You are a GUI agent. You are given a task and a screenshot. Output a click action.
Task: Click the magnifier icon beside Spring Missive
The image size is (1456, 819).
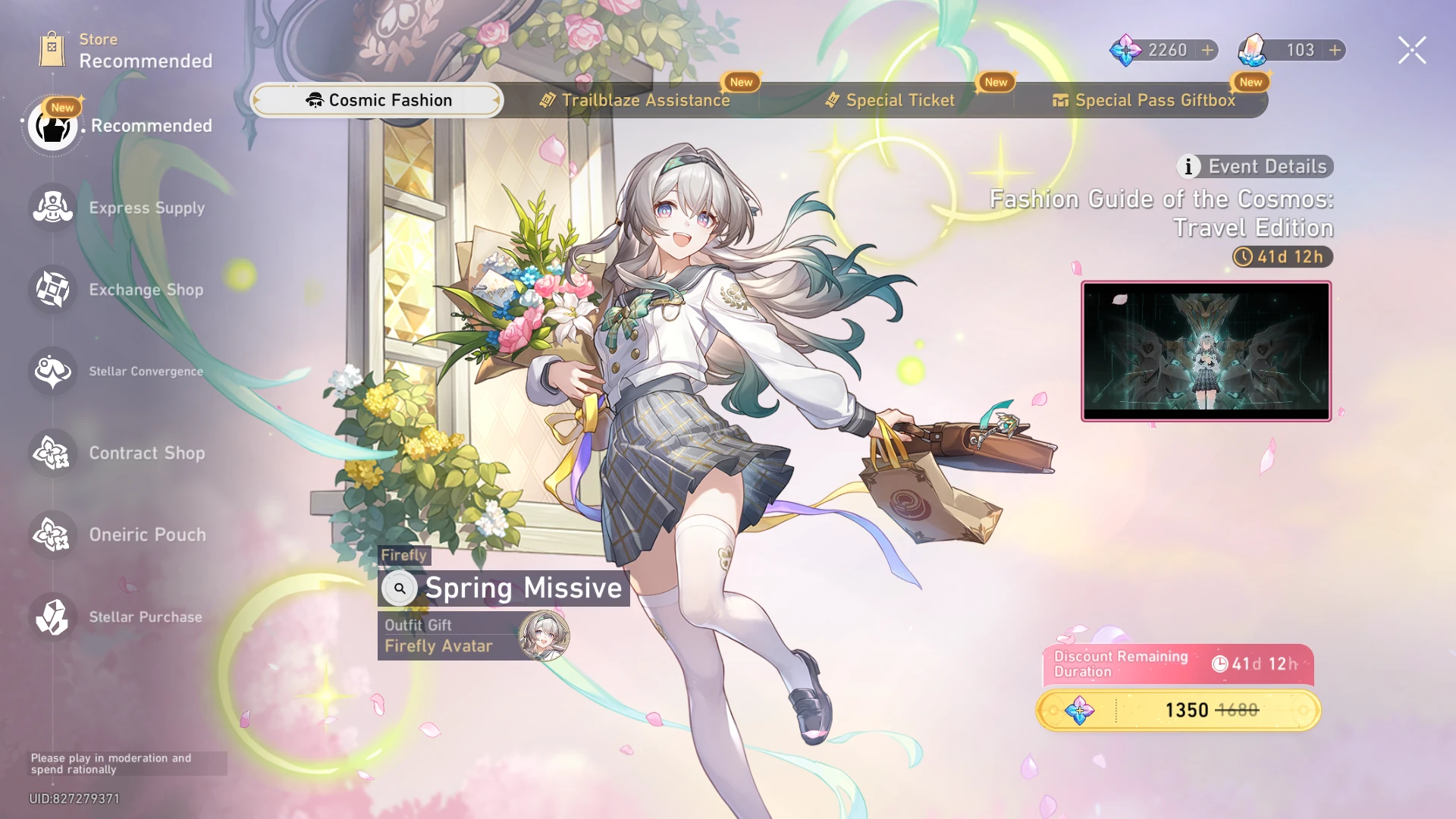point(400,588)
